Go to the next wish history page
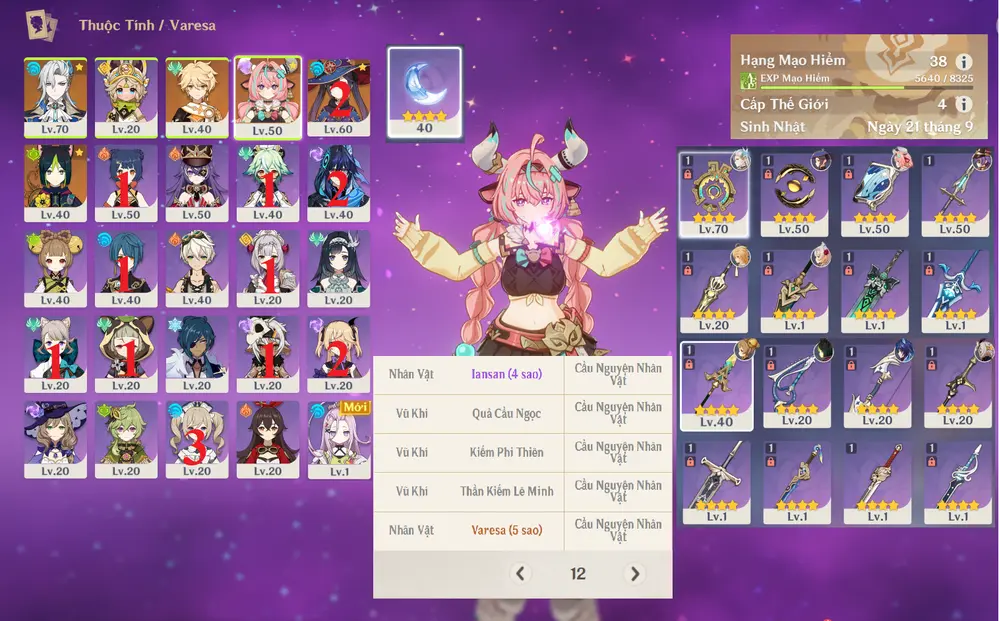Viewport: 999px width, 621px height. [634, 573]
